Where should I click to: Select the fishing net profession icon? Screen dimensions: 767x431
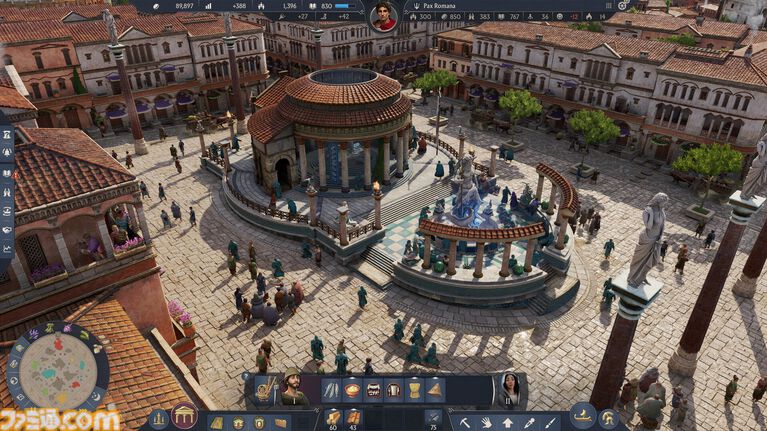coord(264,390)
